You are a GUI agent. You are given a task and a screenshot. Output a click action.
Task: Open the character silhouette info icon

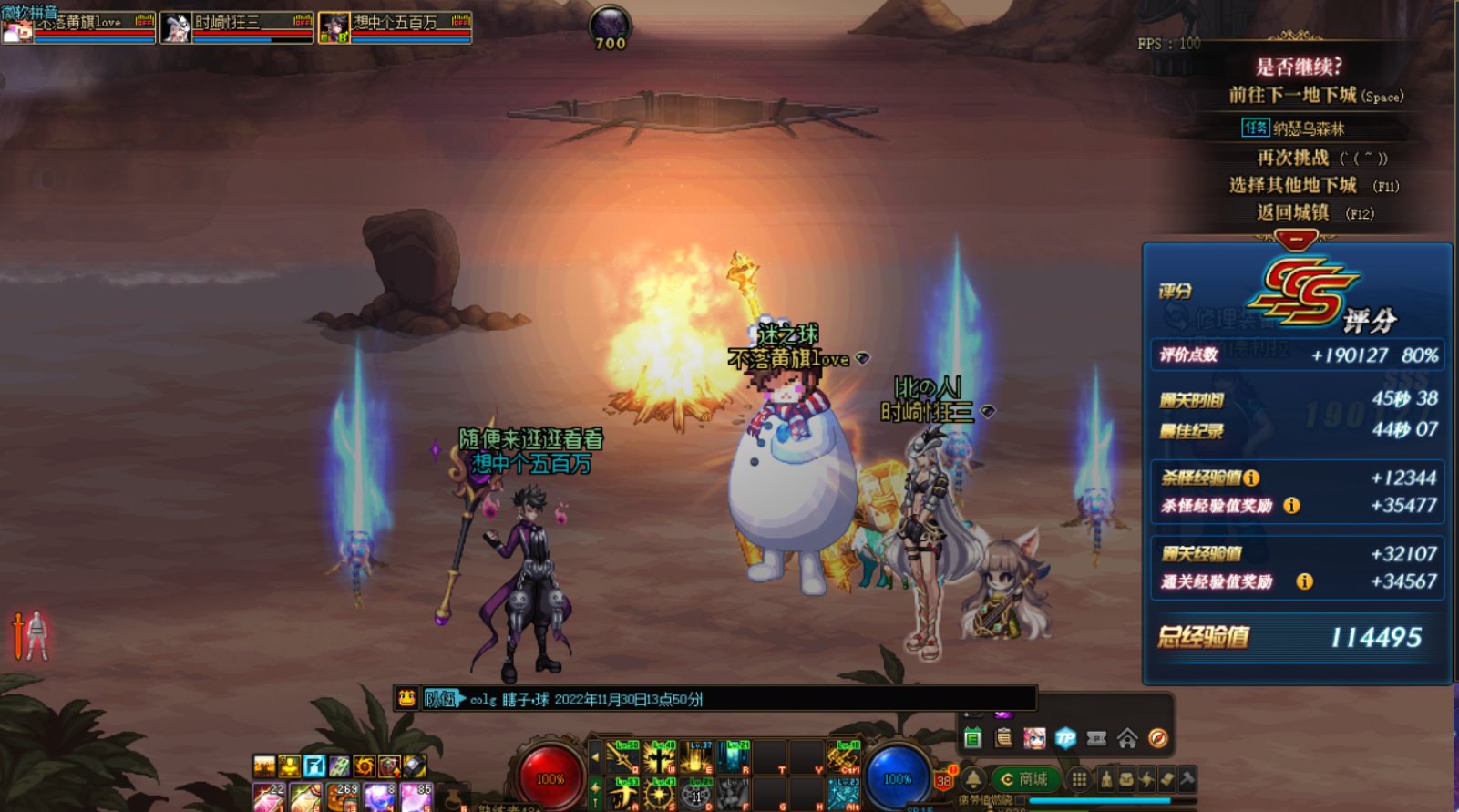pos(1106,779)
